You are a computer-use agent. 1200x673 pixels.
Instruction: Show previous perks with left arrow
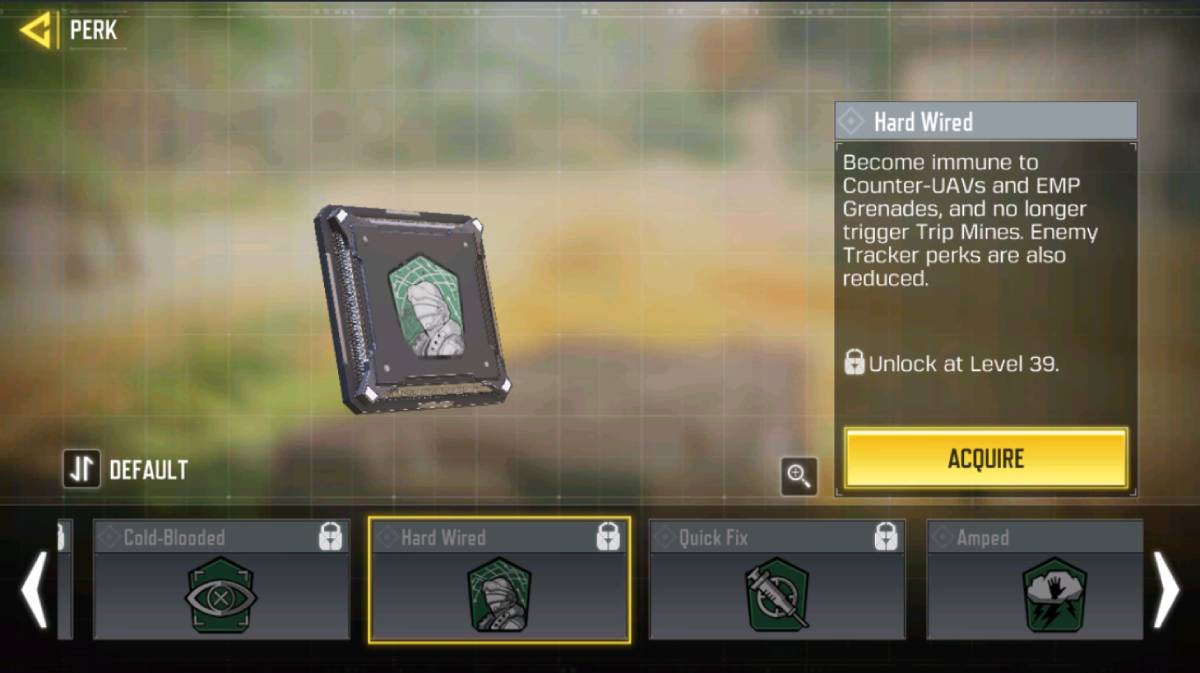pyautogui.click(x=34, y=590)
